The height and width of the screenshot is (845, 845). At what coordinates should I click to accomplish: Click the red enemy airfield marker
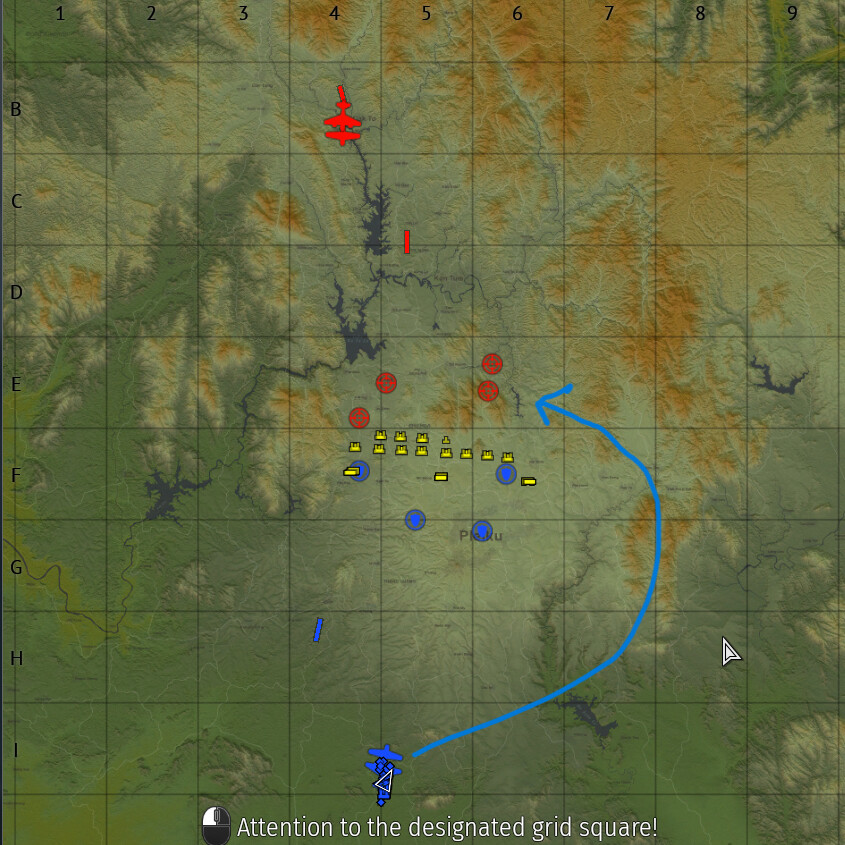(343, 122)
